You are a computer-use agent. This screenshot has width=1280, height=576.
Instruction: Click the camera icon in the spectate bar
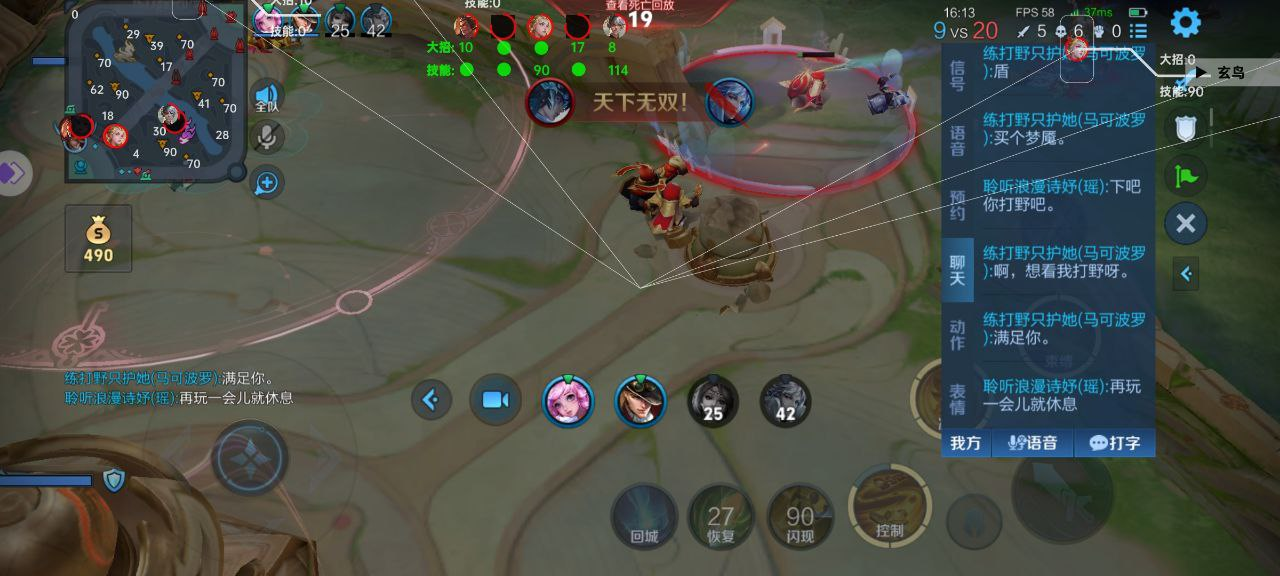pyautogui.click(x=495, y=401)
